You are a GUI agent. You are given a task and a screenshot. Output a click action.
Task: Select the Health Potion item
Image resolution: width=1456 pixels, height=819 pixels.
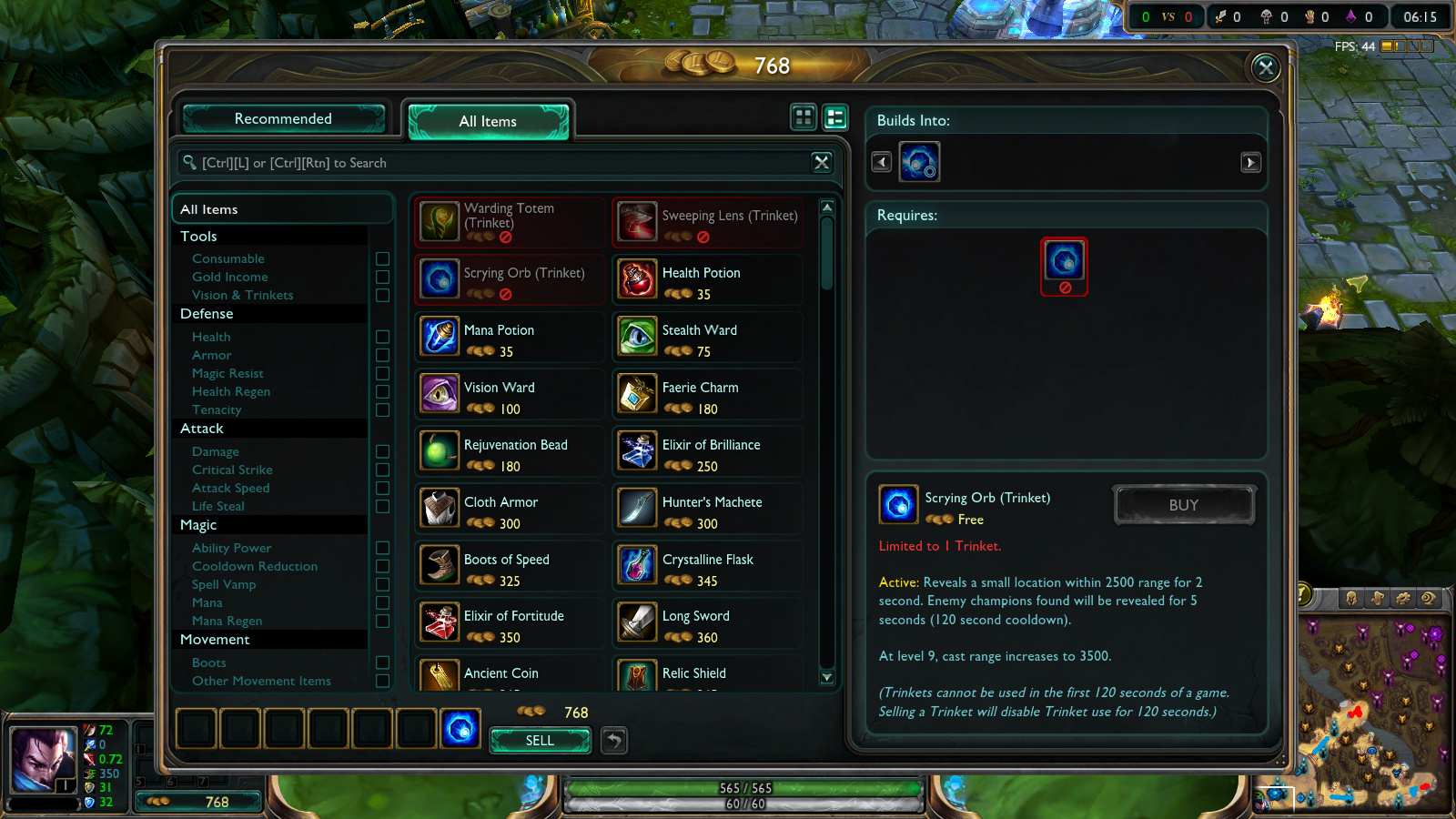[707, 279]
